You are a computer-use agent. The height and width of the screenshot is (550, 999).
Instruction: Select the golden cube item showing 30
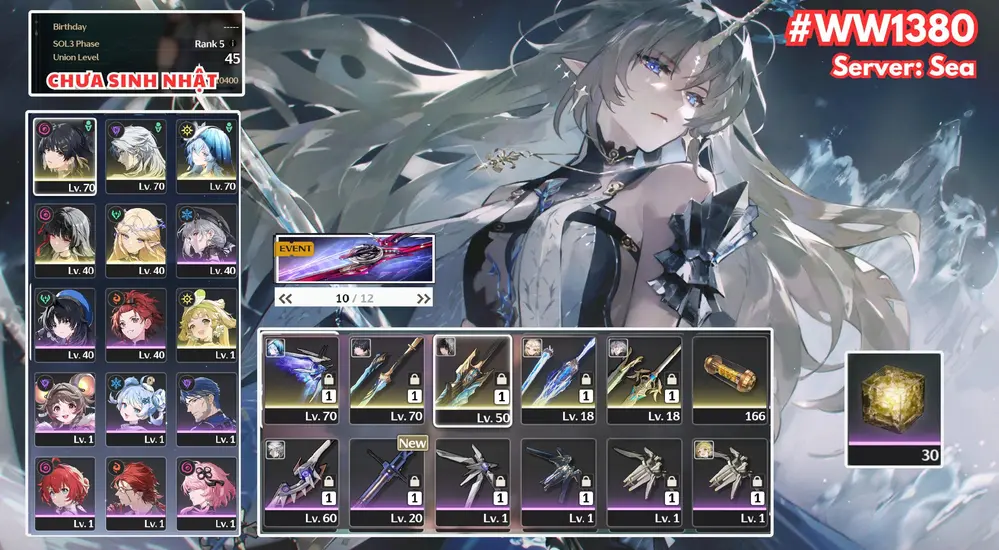(893, 408)
